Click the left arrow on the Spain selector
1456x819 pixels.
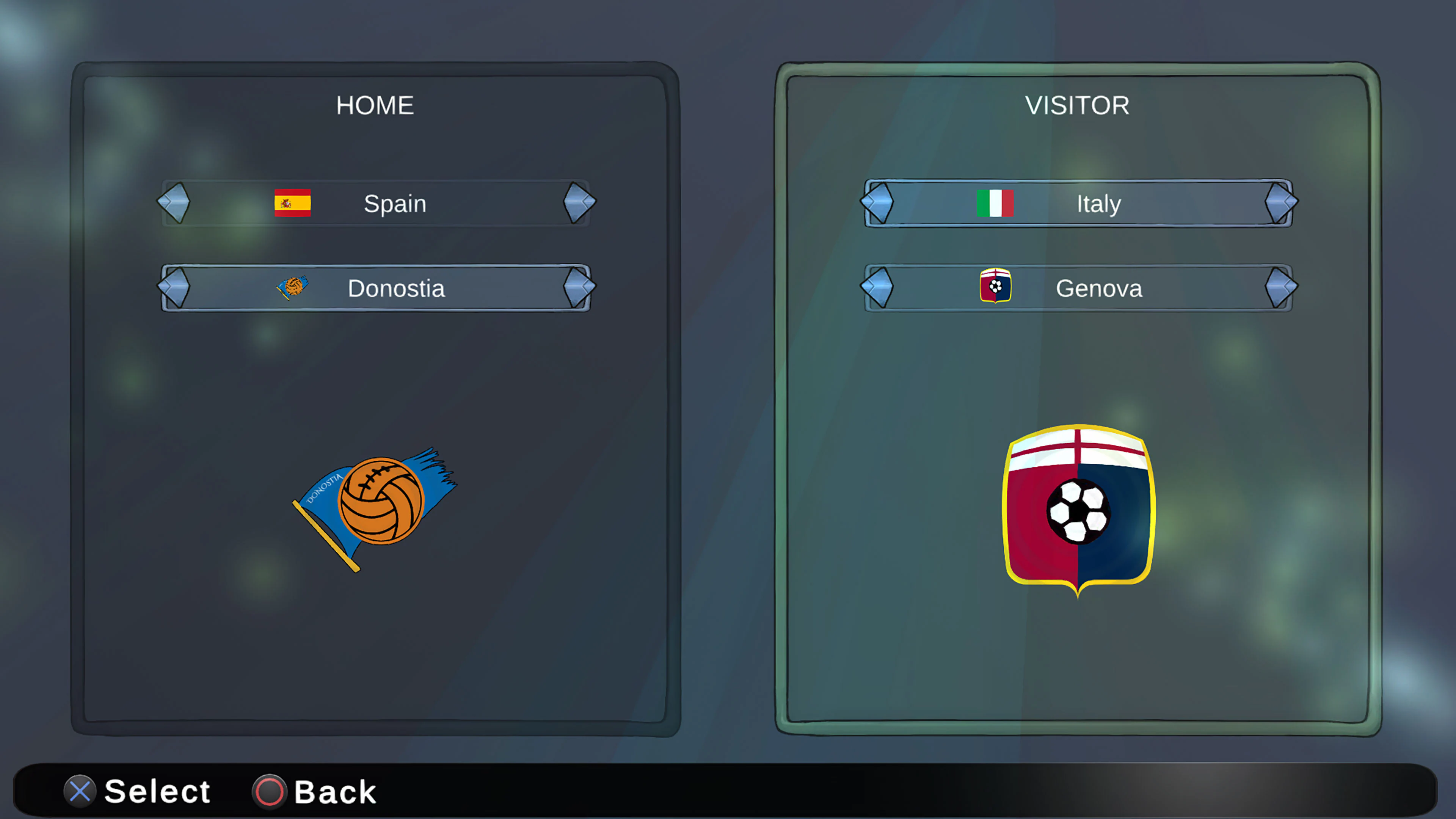(174, 202)
